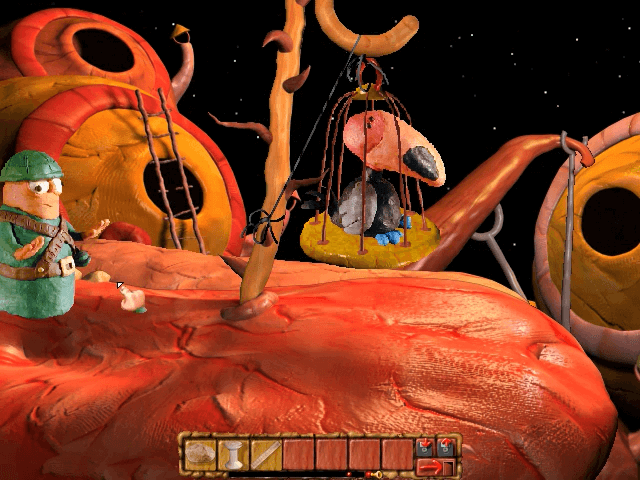640x480 pixels.
Task: Open the load game disk button
Action: tap(445, 446)
